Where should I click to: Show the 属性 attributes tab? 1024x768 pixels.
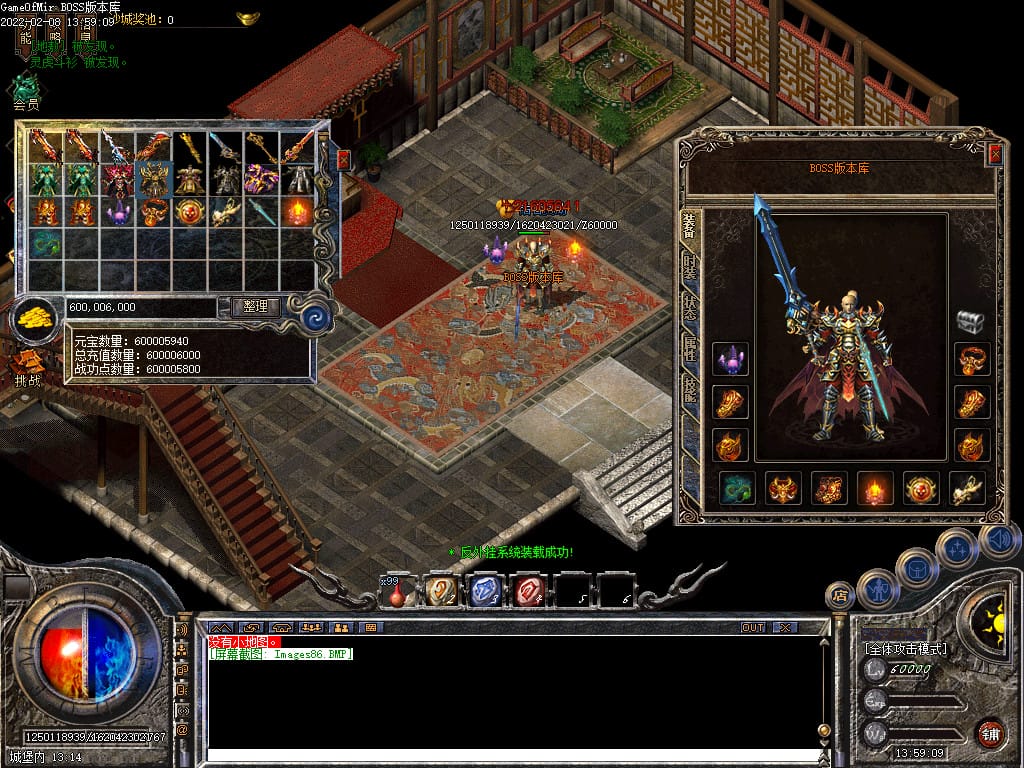(x=690, y=348)
